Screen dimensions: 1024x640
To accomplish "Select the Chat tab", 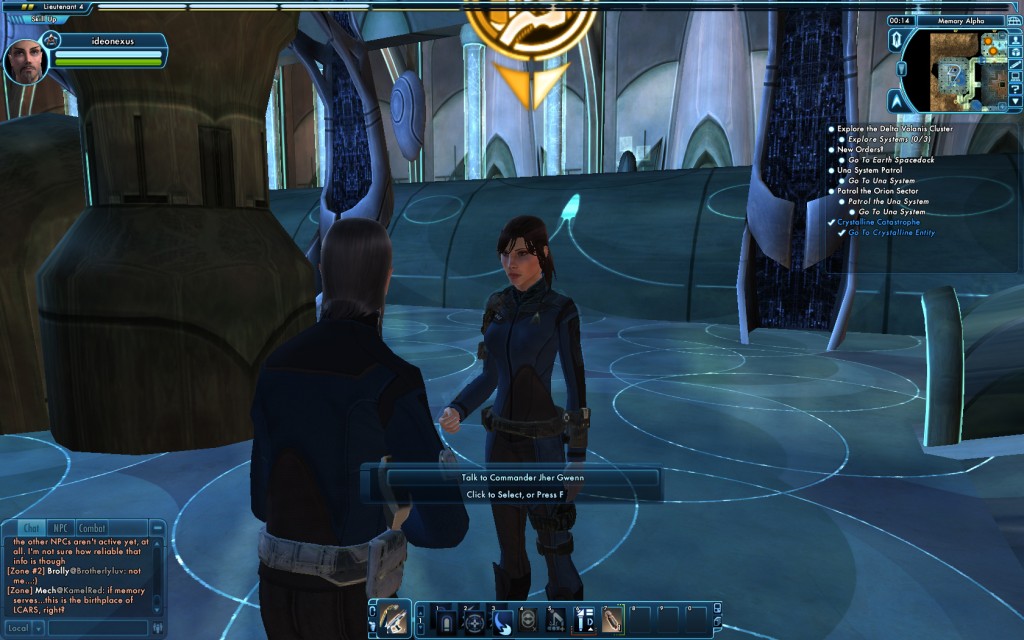I will click(x=31, y=528).
